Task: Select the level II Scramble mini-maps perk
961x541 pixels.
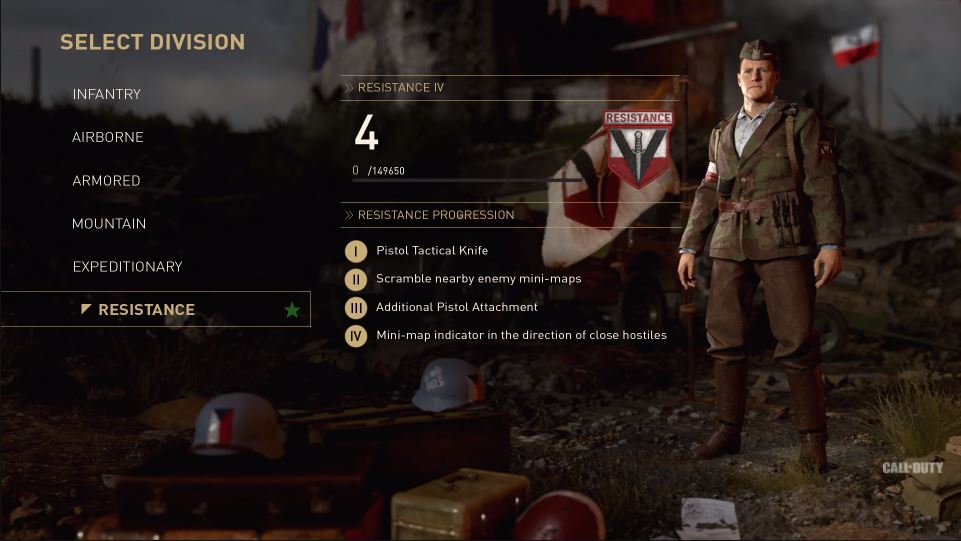Action: pyautogui.click(x=478, y=278)
